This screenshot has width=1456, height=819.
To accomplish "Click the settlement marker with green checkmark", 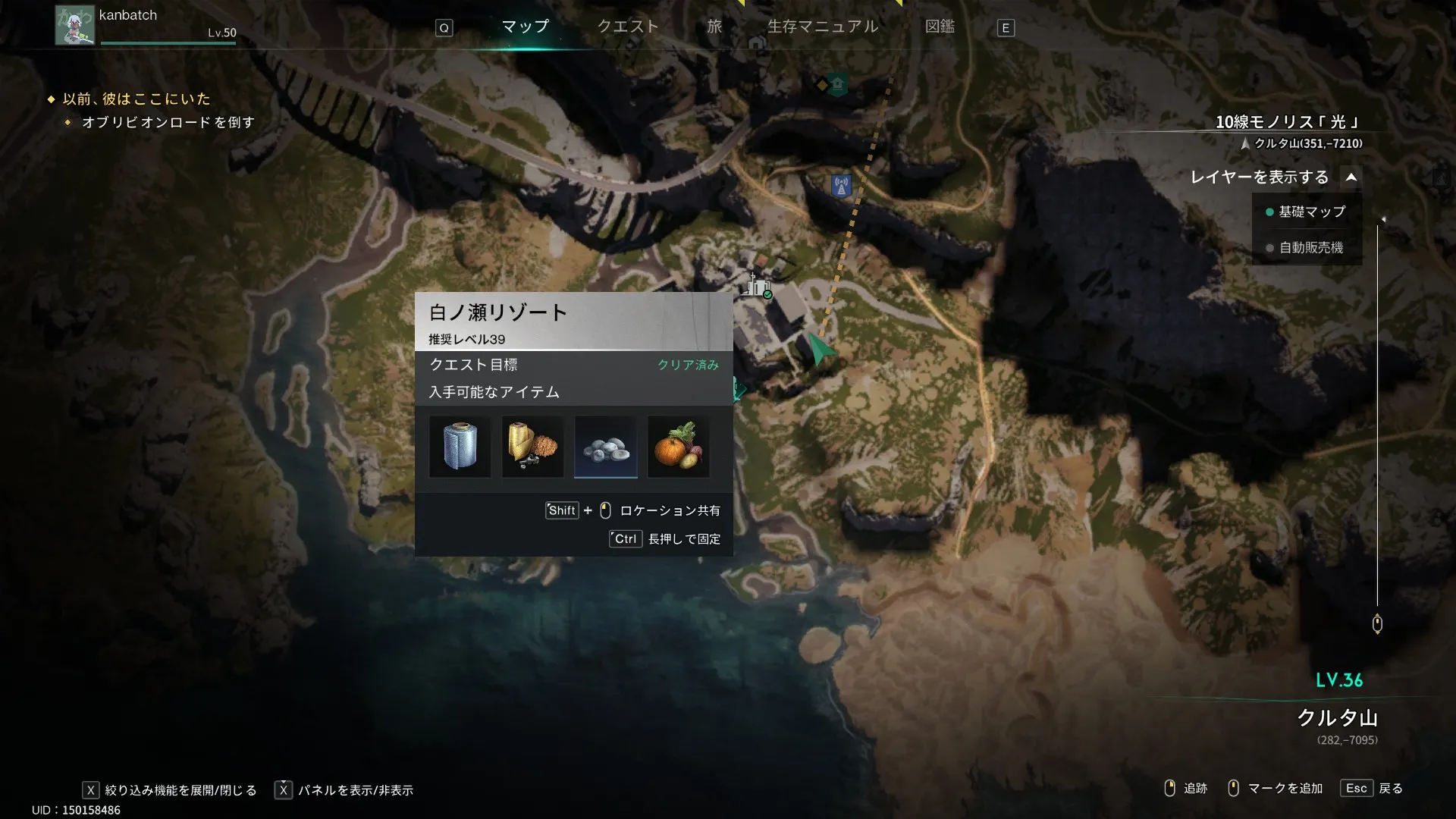I will 757,286.
